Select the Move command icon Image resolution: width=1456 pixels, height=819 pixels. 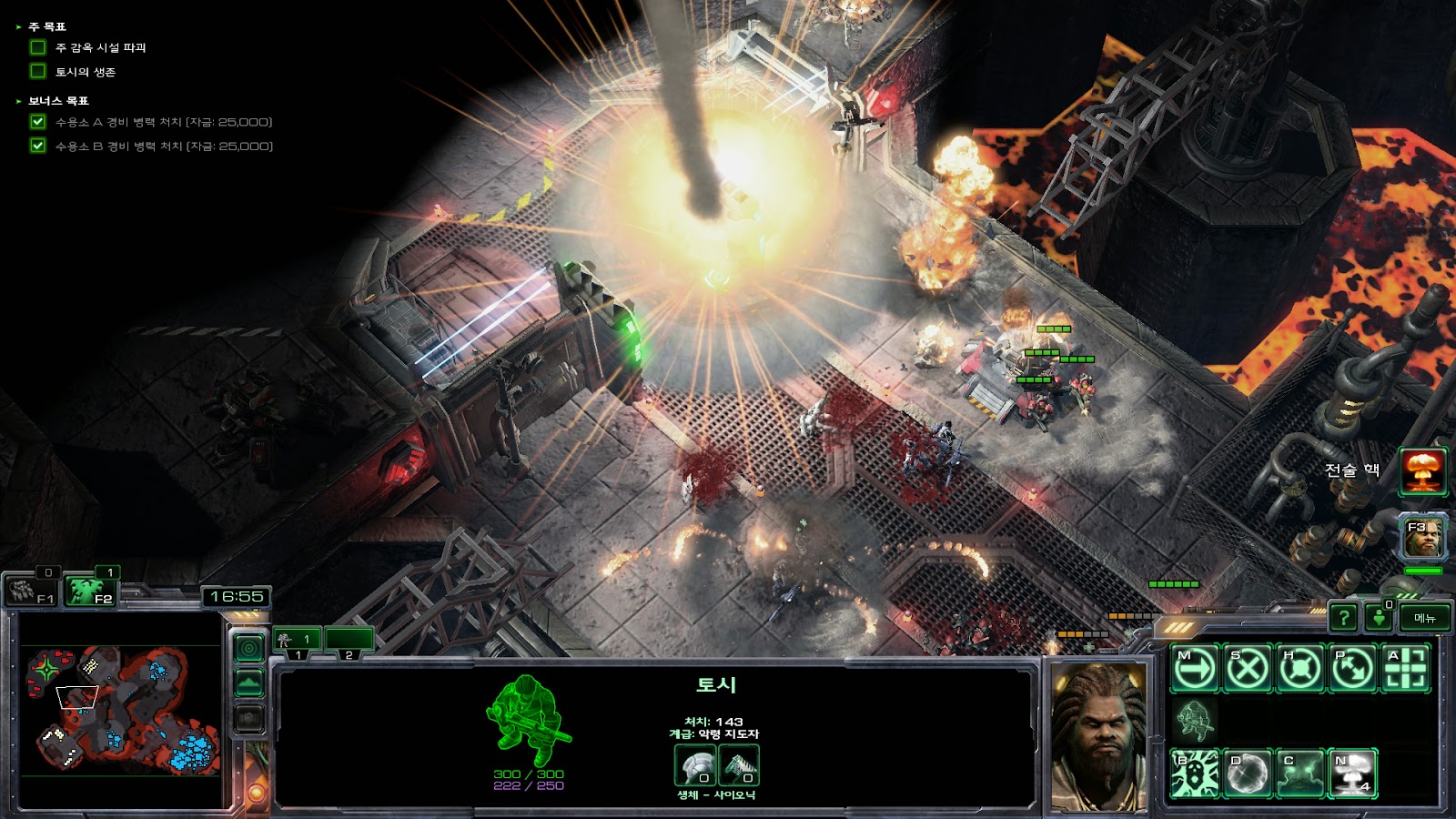click(1195, 669)
